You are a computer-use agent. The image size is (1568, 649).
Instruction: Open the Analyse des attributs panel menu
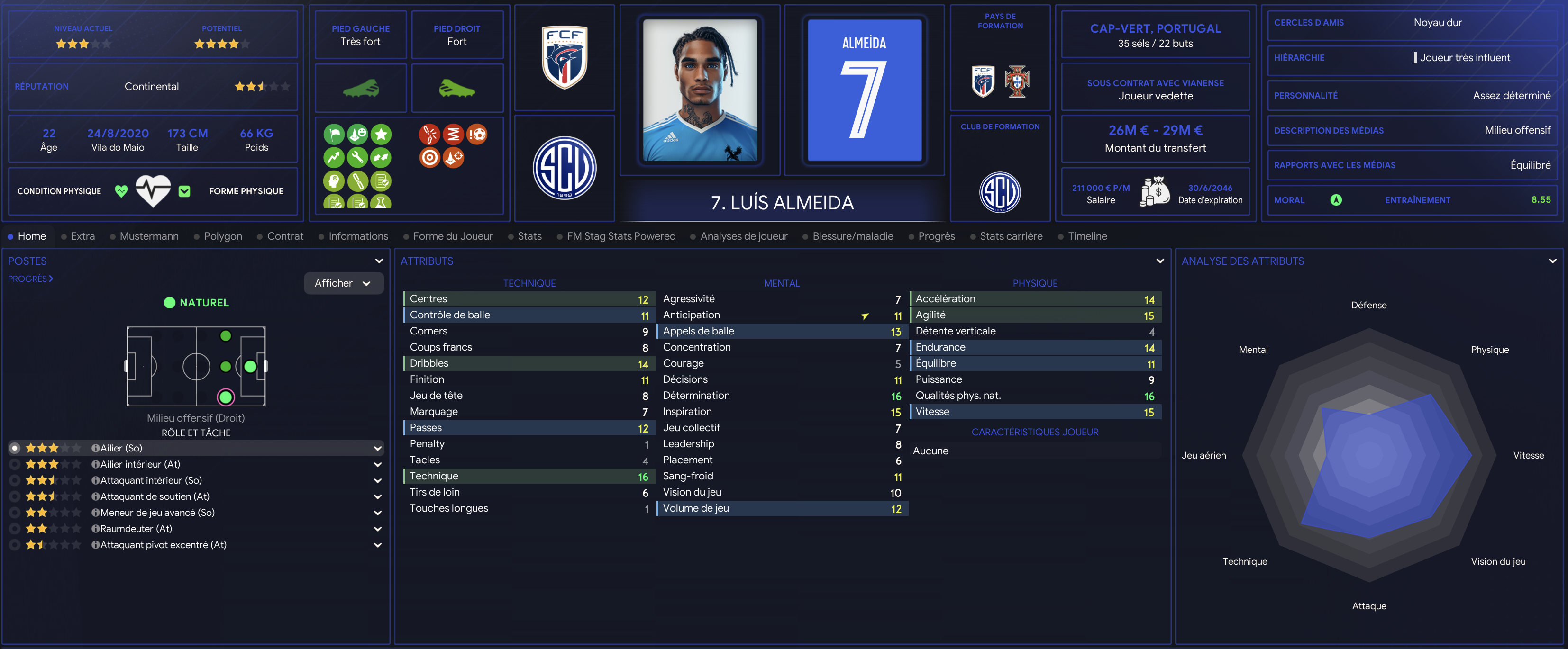point(1552,261)
